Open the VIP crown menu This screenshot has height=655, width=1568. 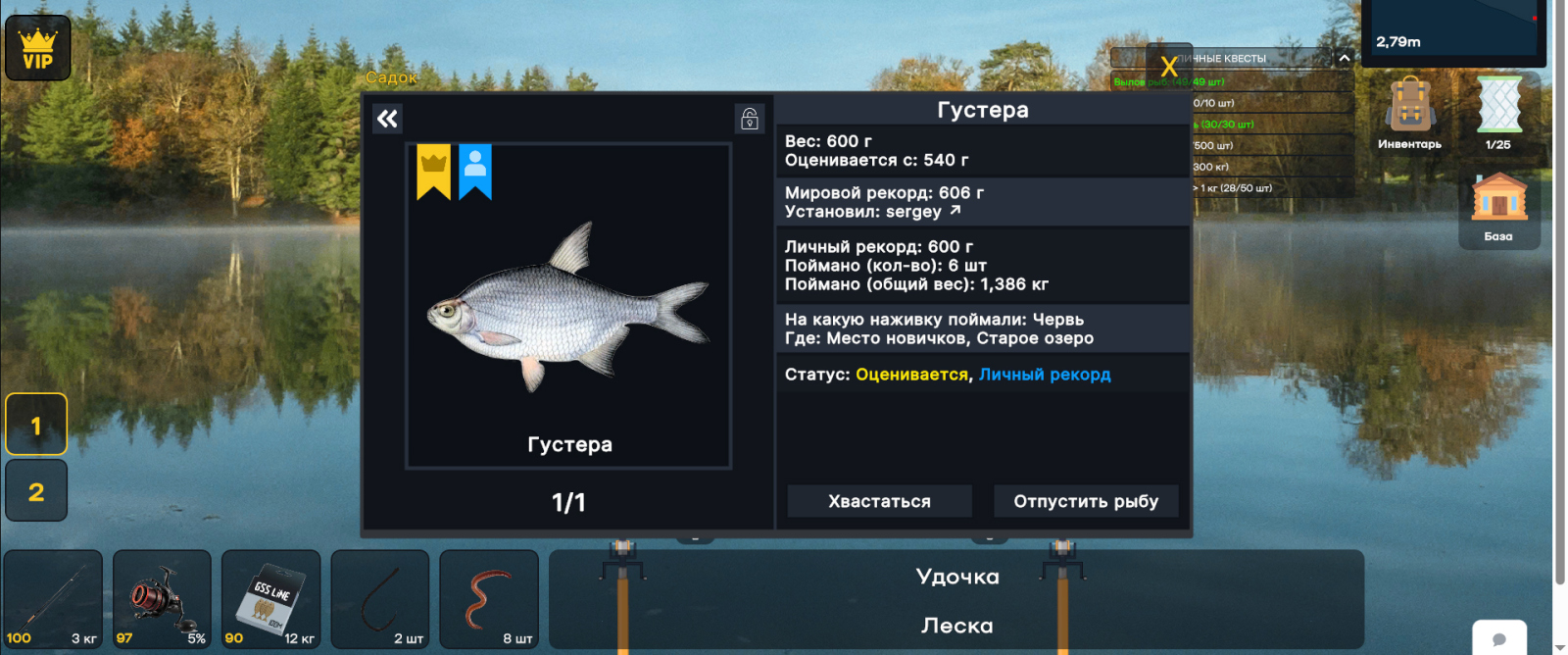(38, 48)
